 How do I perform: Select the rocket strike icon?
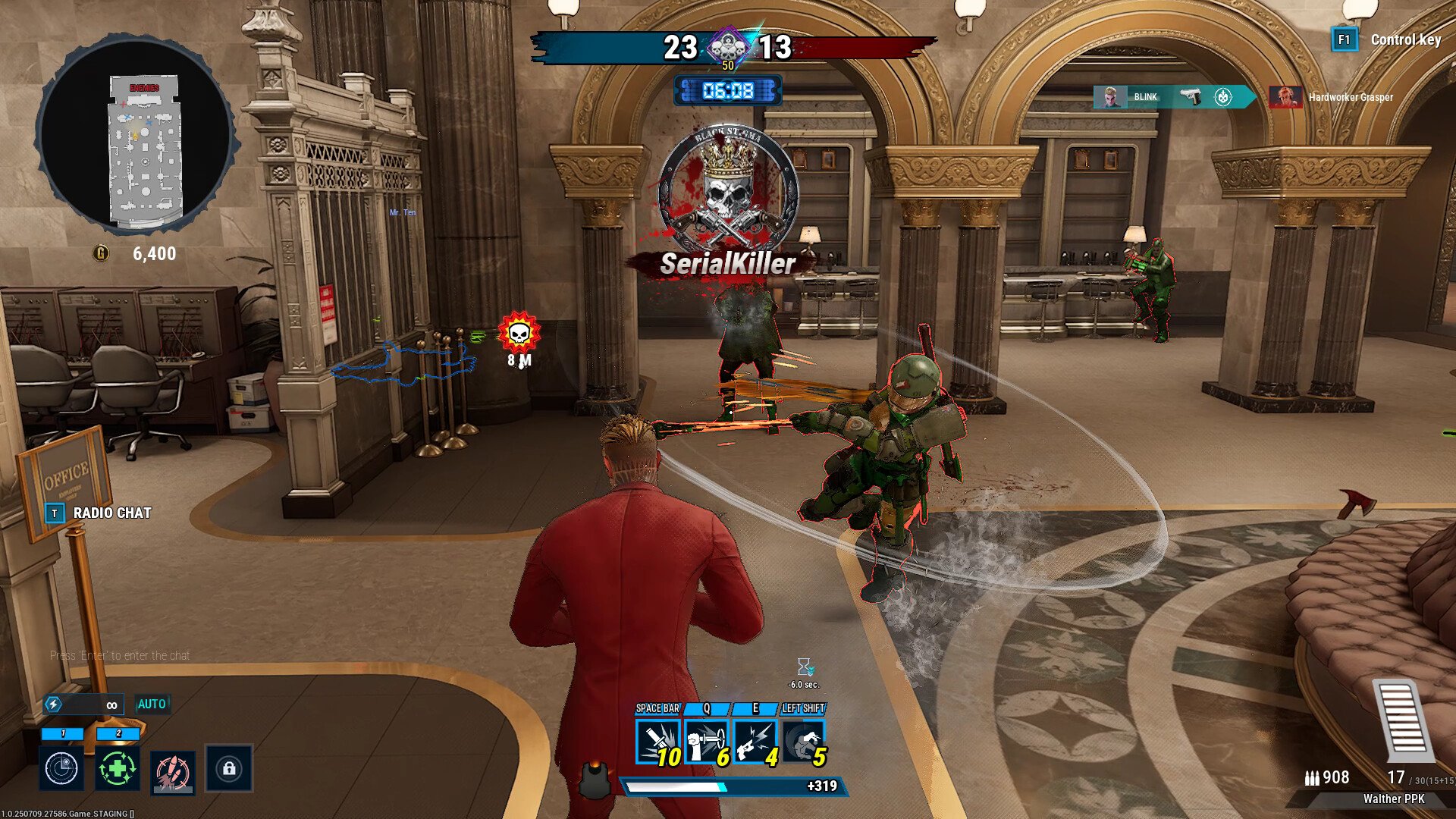173,772
